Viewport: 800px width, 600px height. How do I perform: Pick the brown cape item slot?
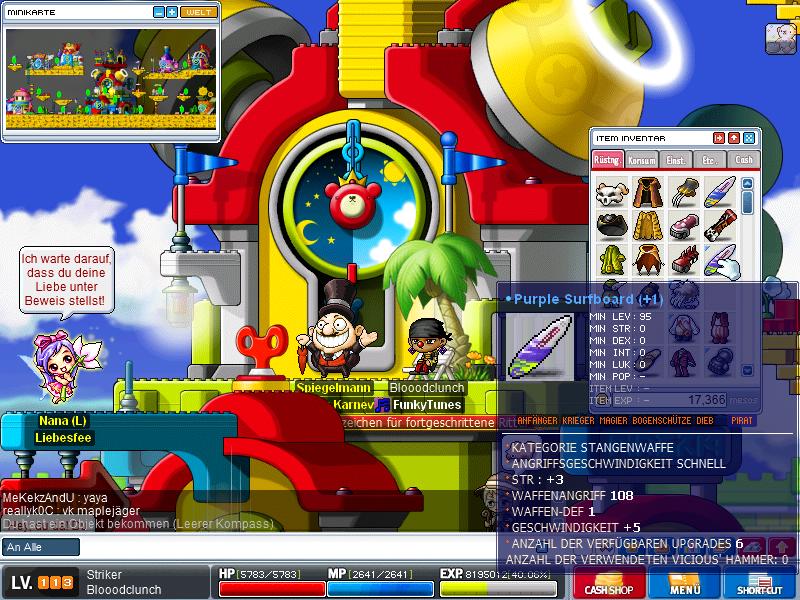pos(646,191)
